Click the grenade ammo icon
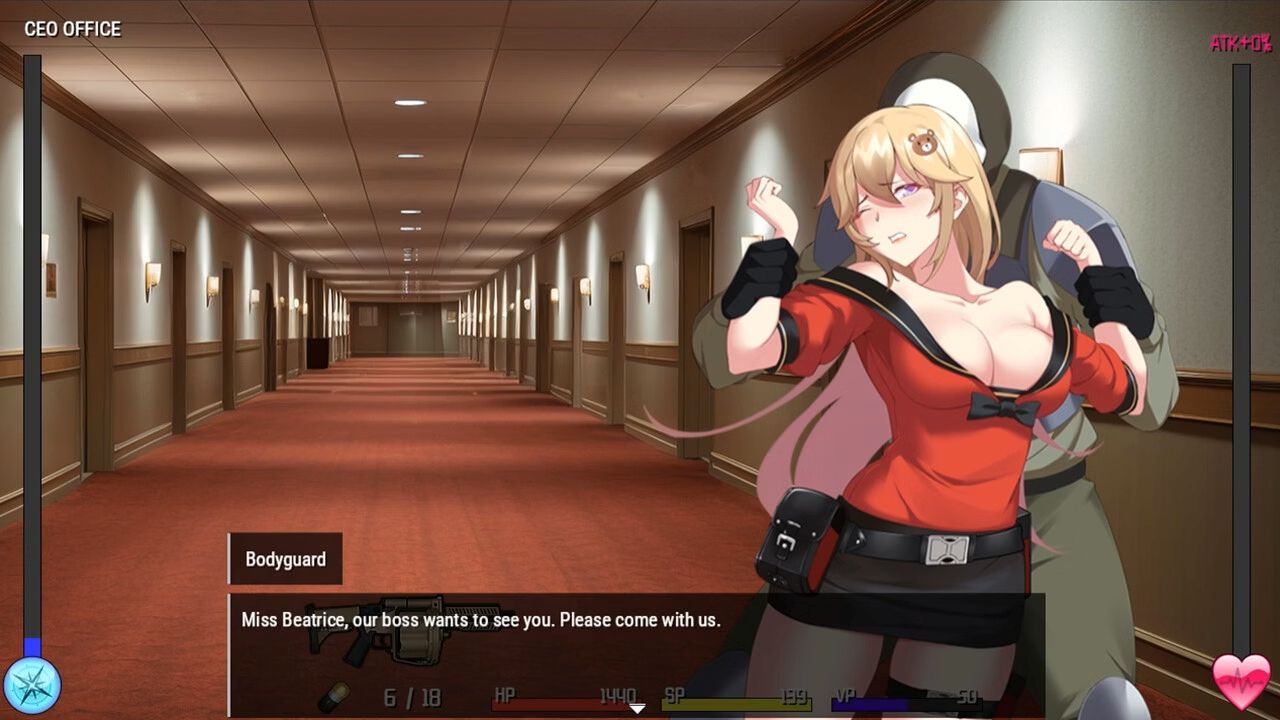The image size is (1280, 720). click(x=334, y=696)
